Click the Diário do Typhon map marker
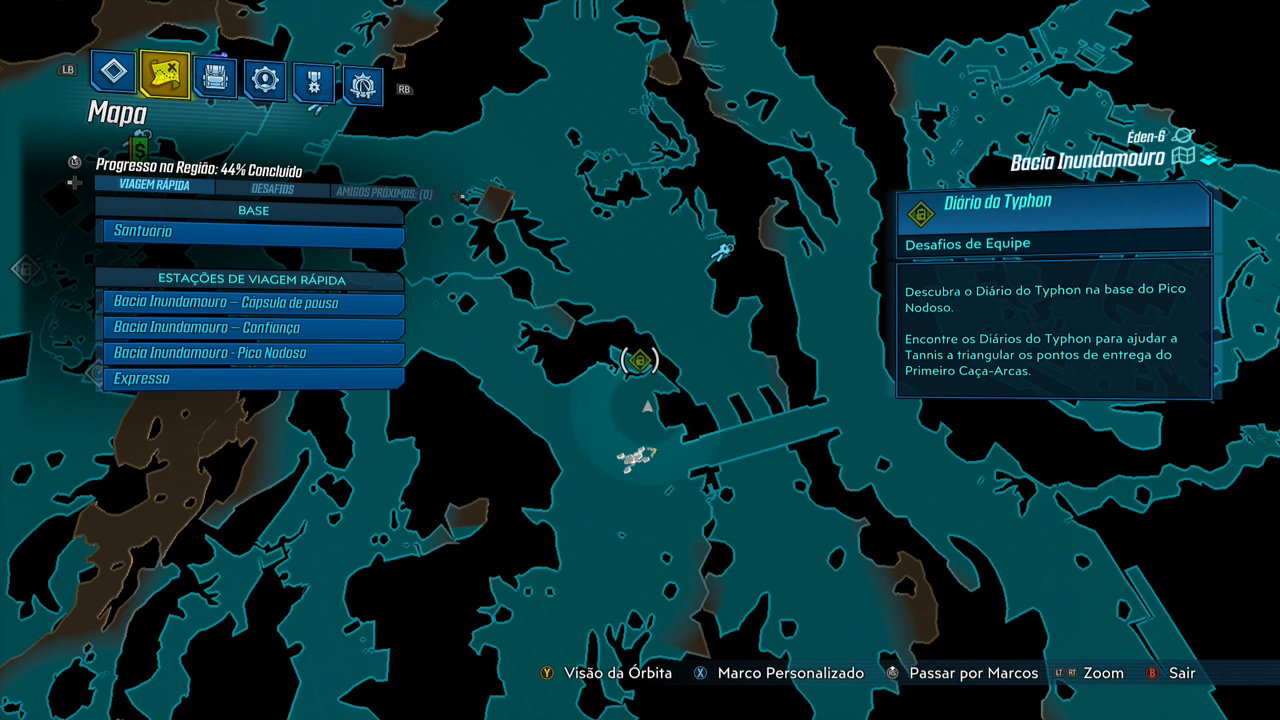 pos(640,360)
